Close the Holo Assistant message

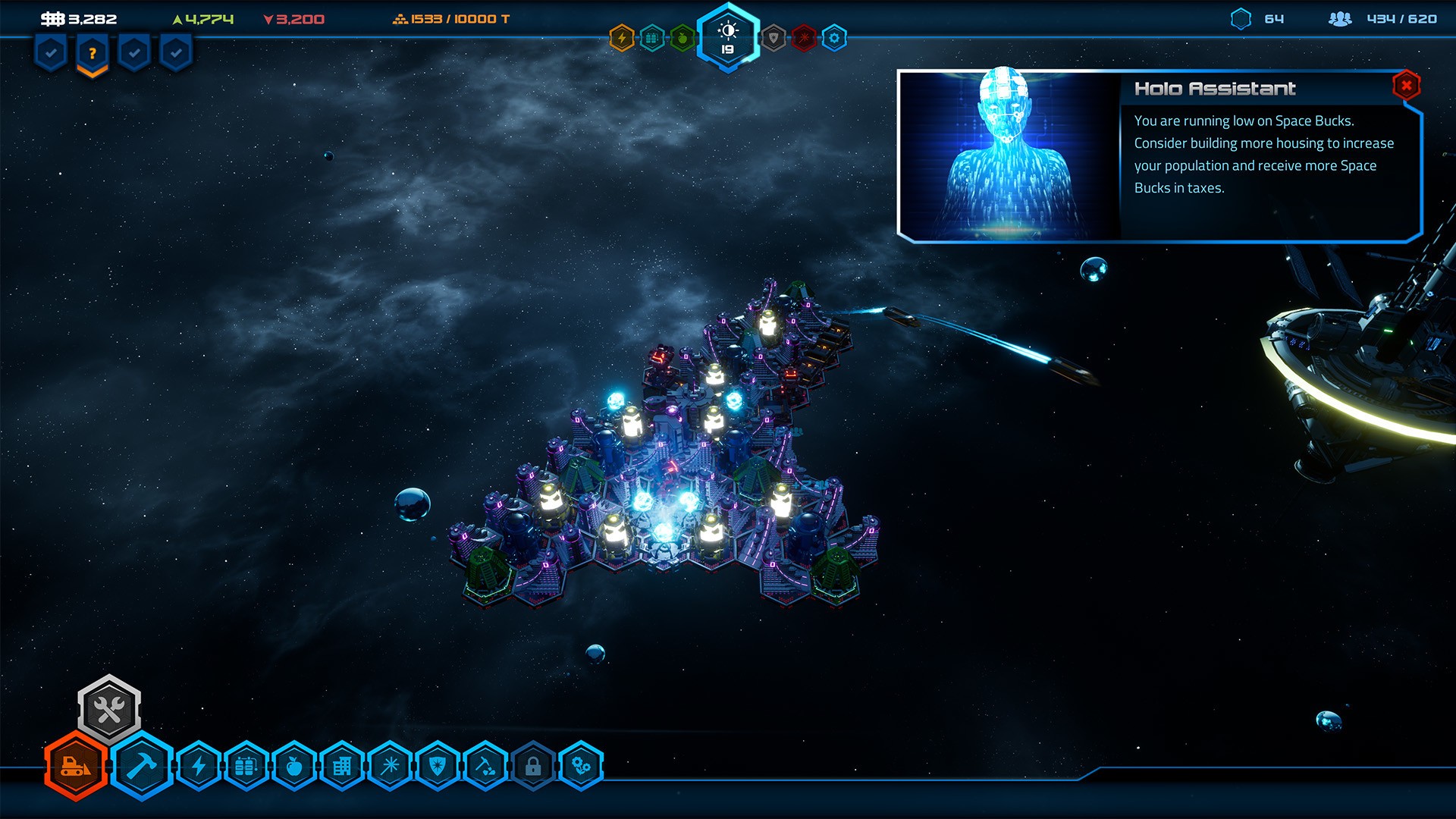coord(1406,86)
